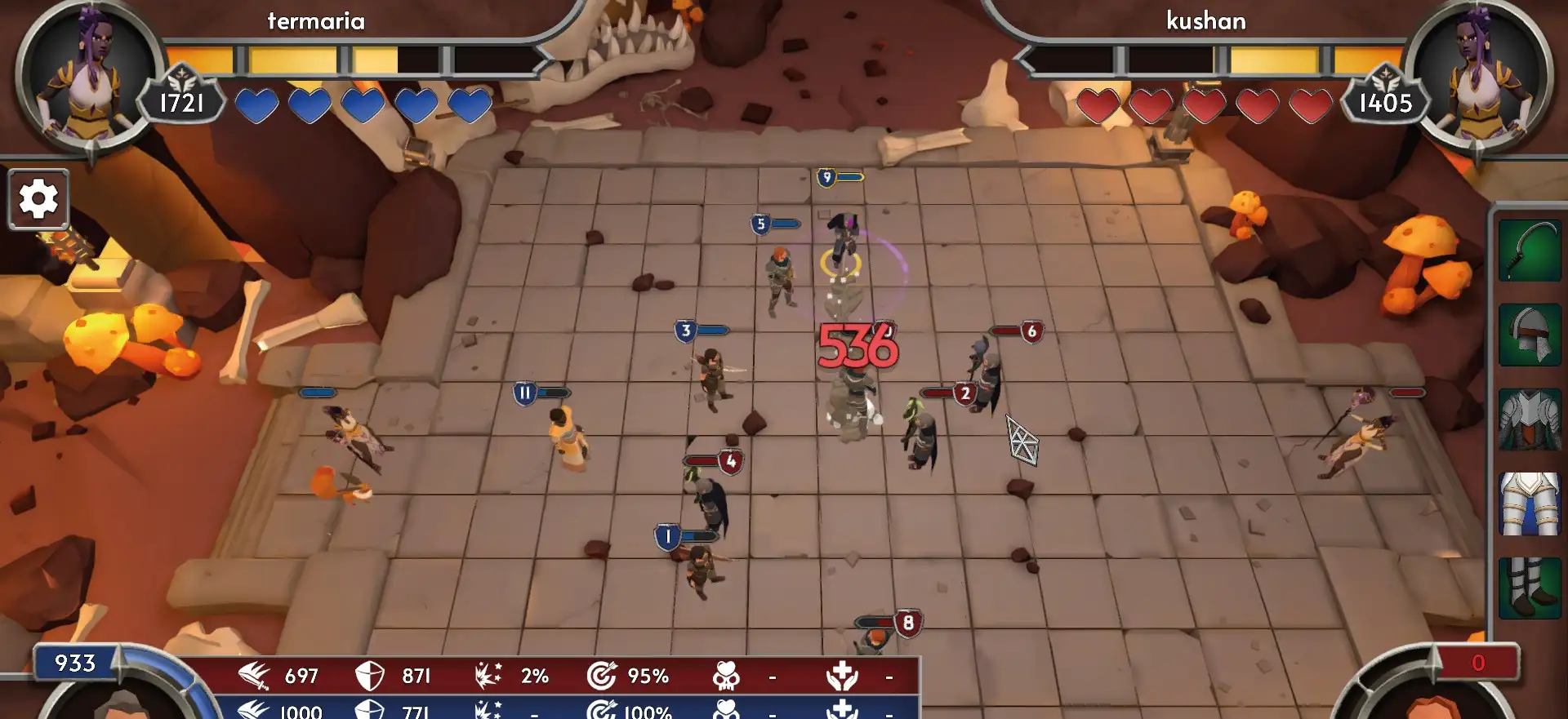Select the green scythe weapon slot
The width and height of the screenshot is (1568, 719).
coord(1530,251)
